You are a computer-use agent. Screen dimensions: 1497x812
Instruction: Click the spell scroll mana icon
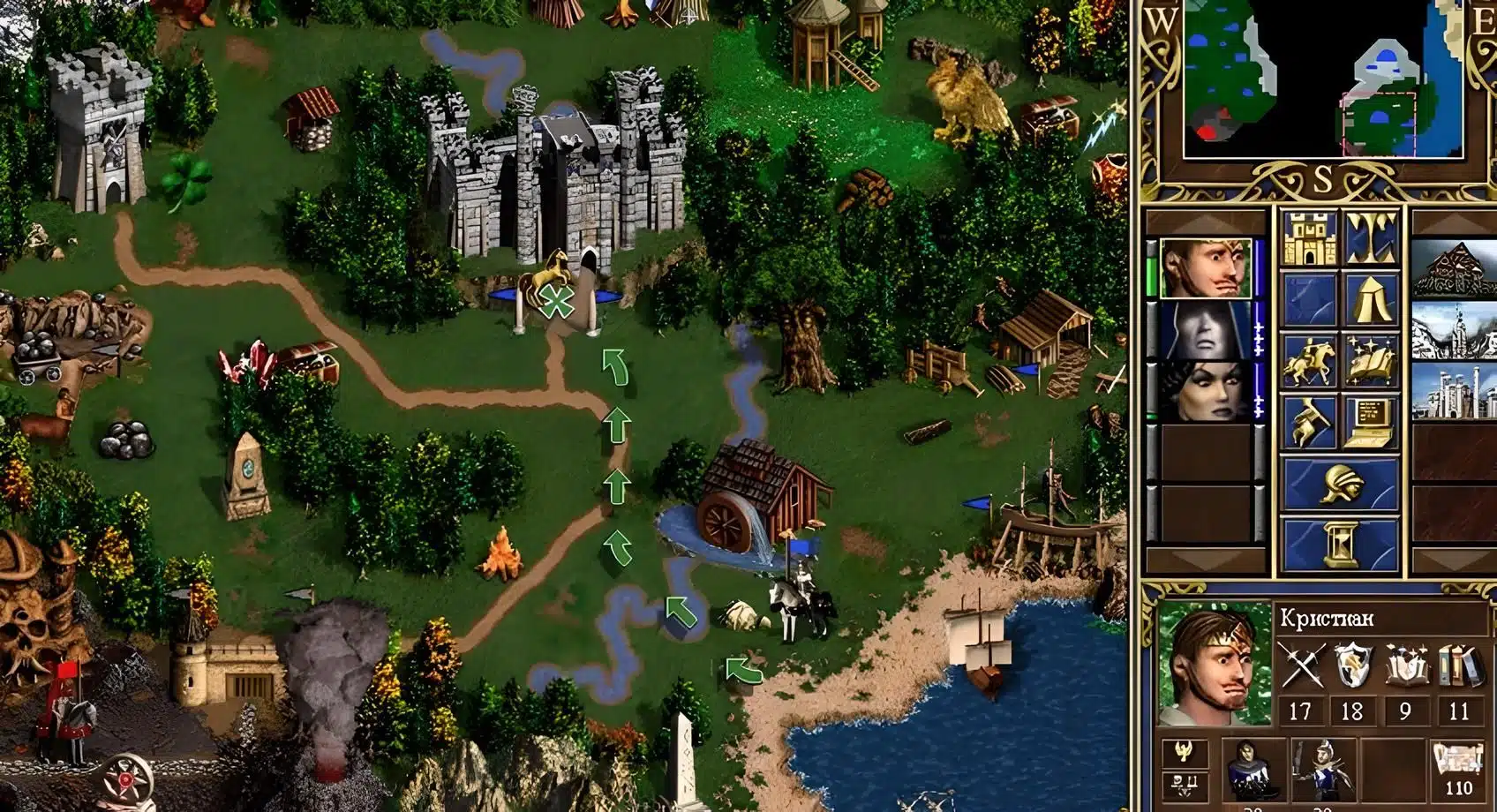pyautogui.click(x=1458, y=765)
